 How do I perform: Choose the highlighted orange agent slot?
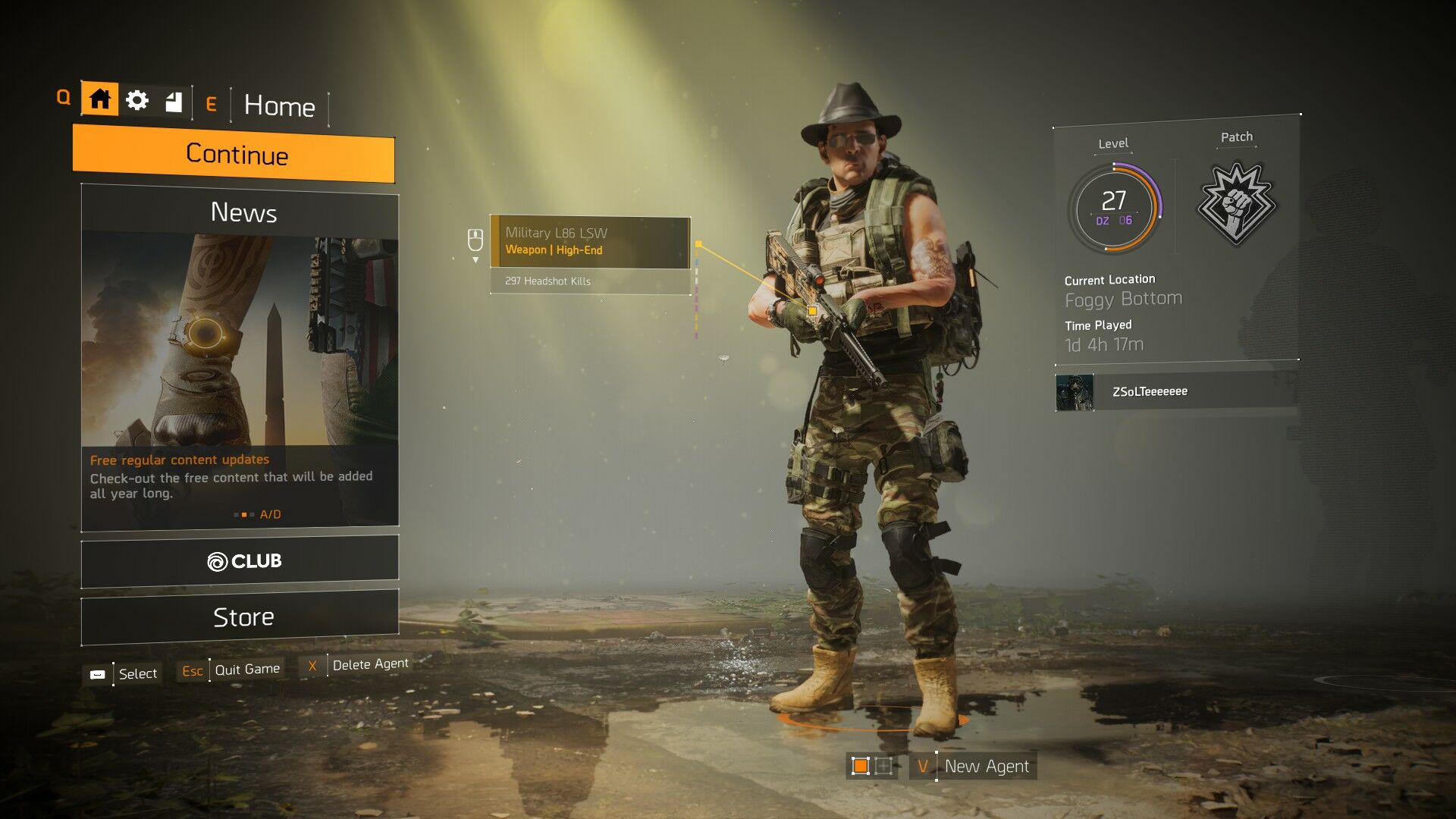(860, 766)
